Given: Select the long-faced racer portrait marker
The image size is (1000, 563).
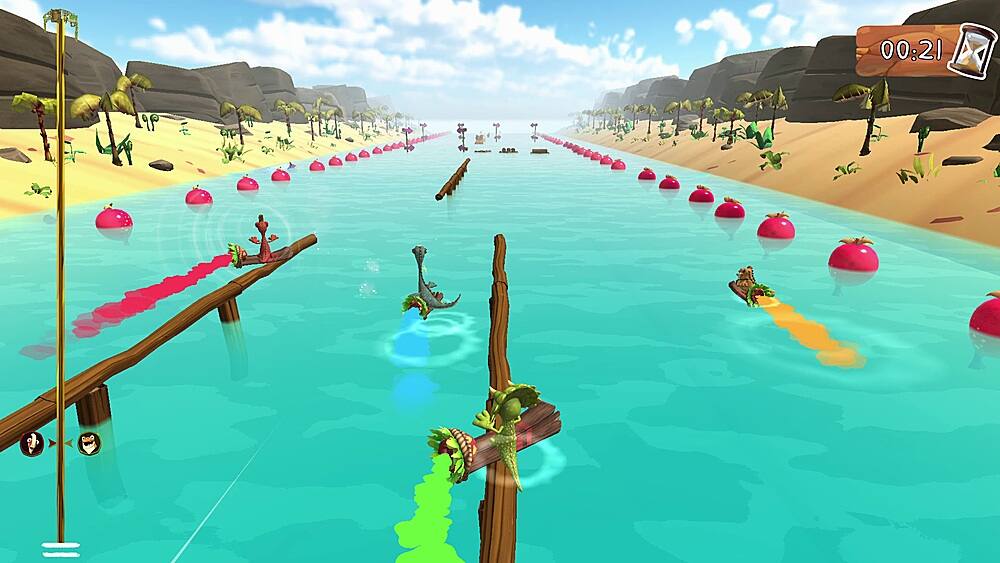Looking at the screenshot, I should point(32,443).
